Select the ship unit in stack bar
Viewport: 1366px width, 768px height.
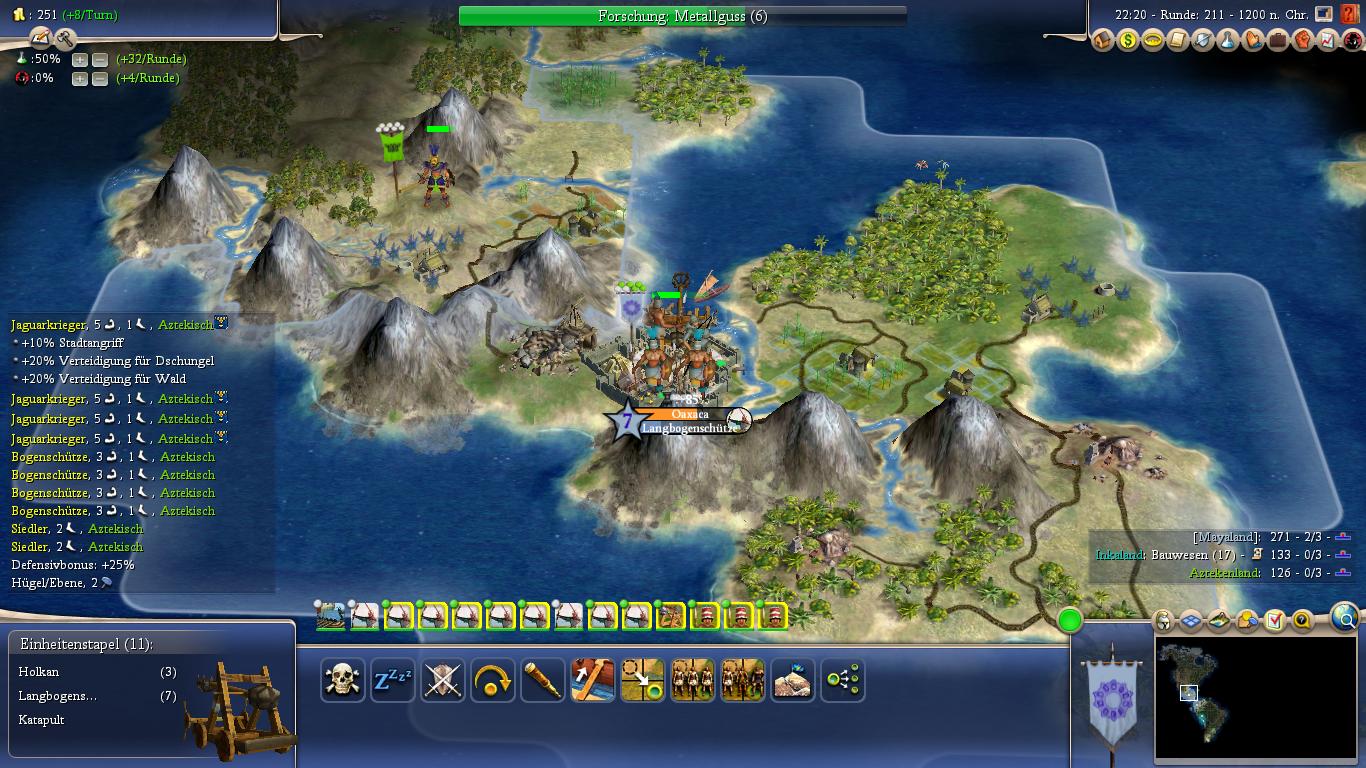[x=330, y=616]
